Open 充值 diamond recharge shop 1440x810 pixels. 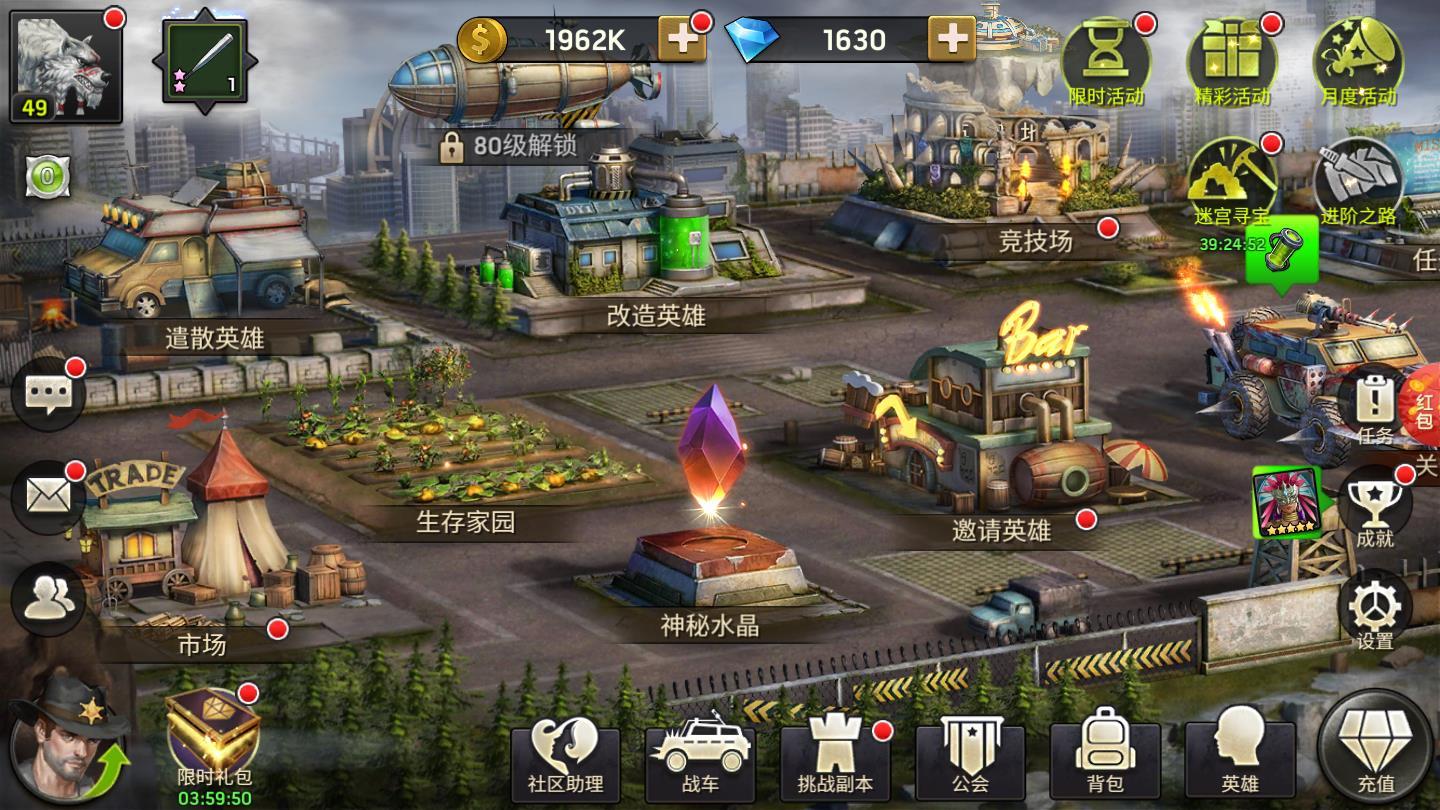(1375, 750)
